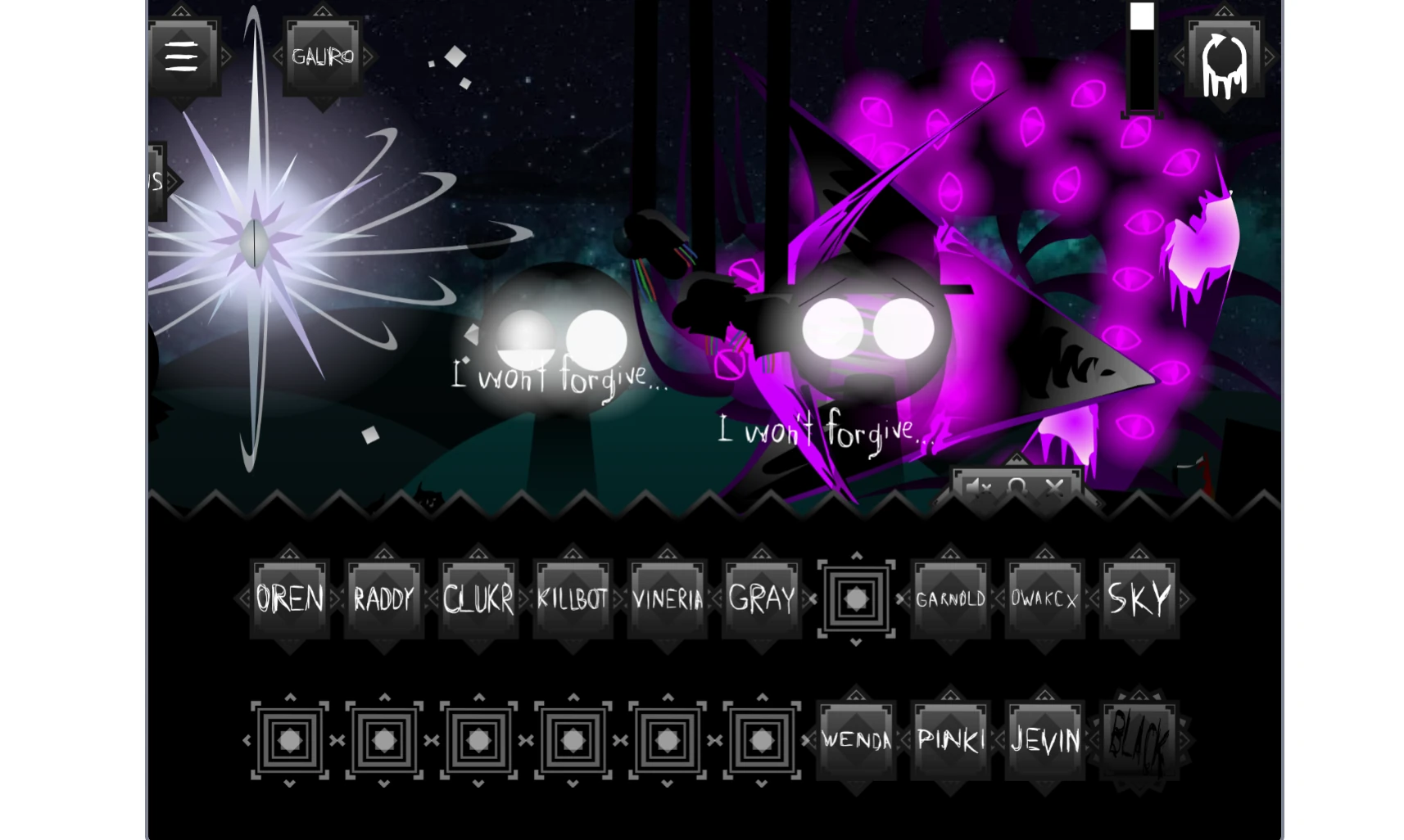Click the up chevron above the OREN icon
The width and height of the screenshot is (1404, 840).
(x=288, y=553)
